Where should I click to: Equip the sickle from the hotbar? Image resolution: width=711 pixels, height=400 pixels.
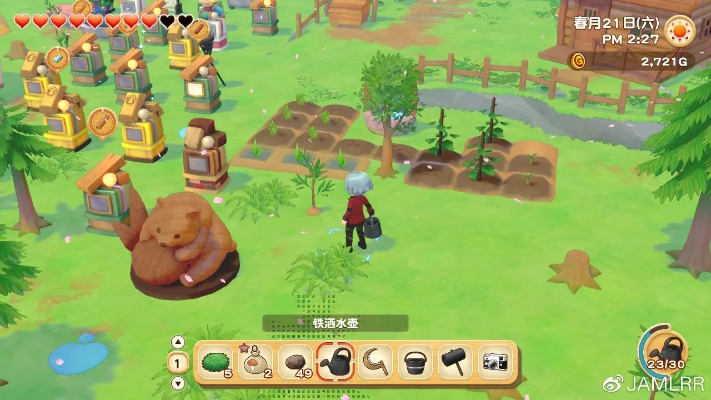tap(376, 361)
